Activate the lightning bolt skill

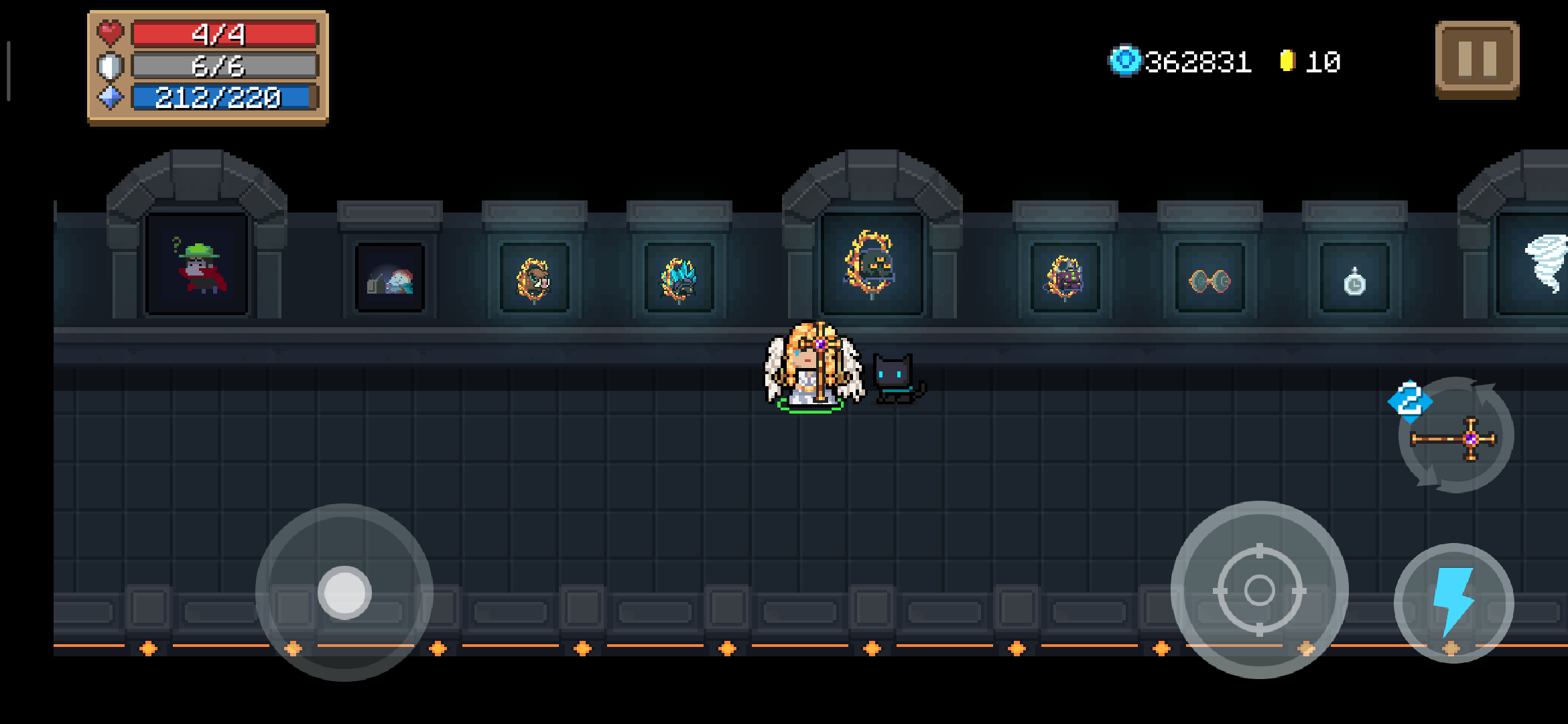1453,603
